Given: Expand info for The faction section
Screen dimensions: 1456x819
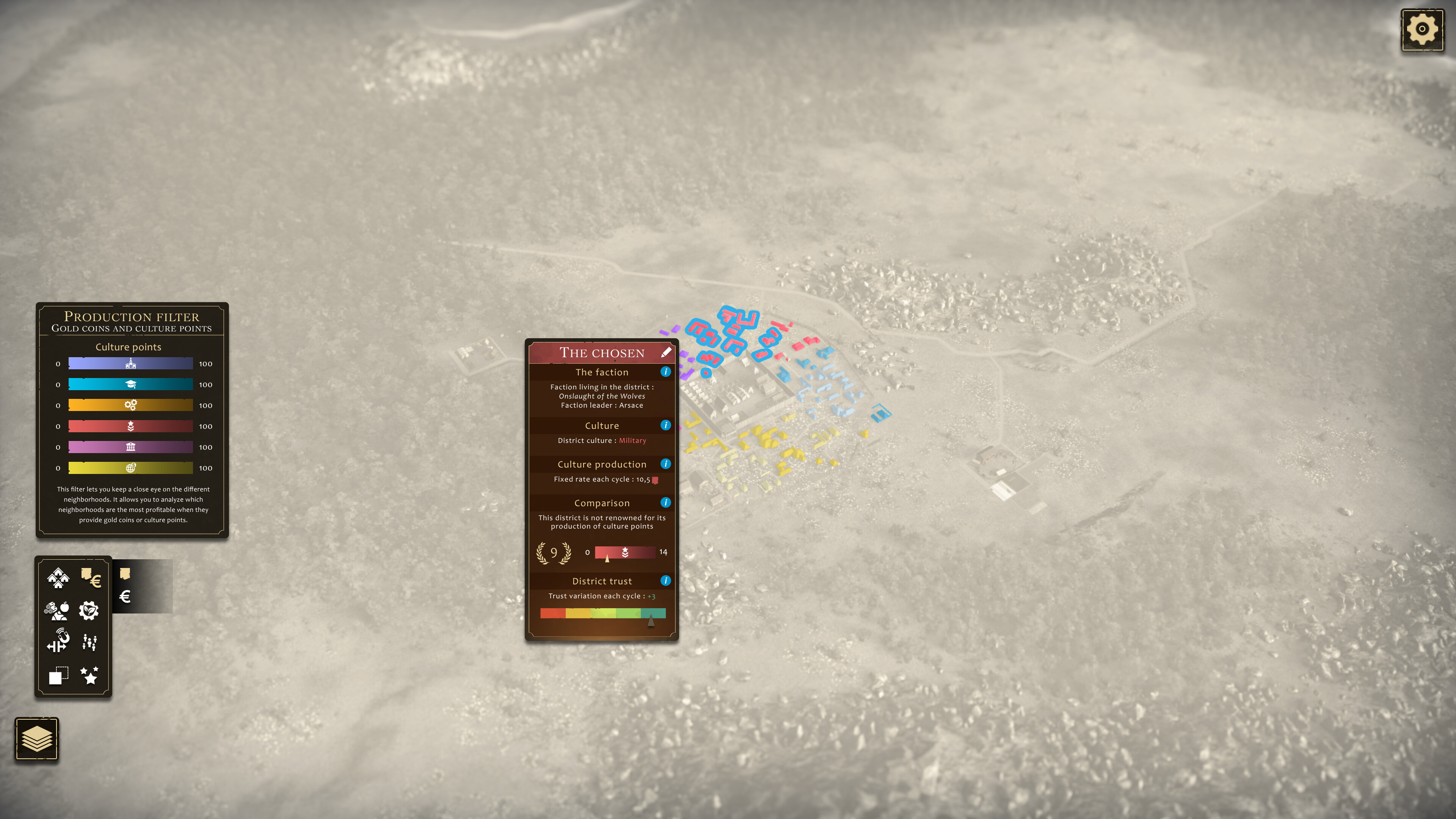Looking at the screenshot, I should 665,372.
